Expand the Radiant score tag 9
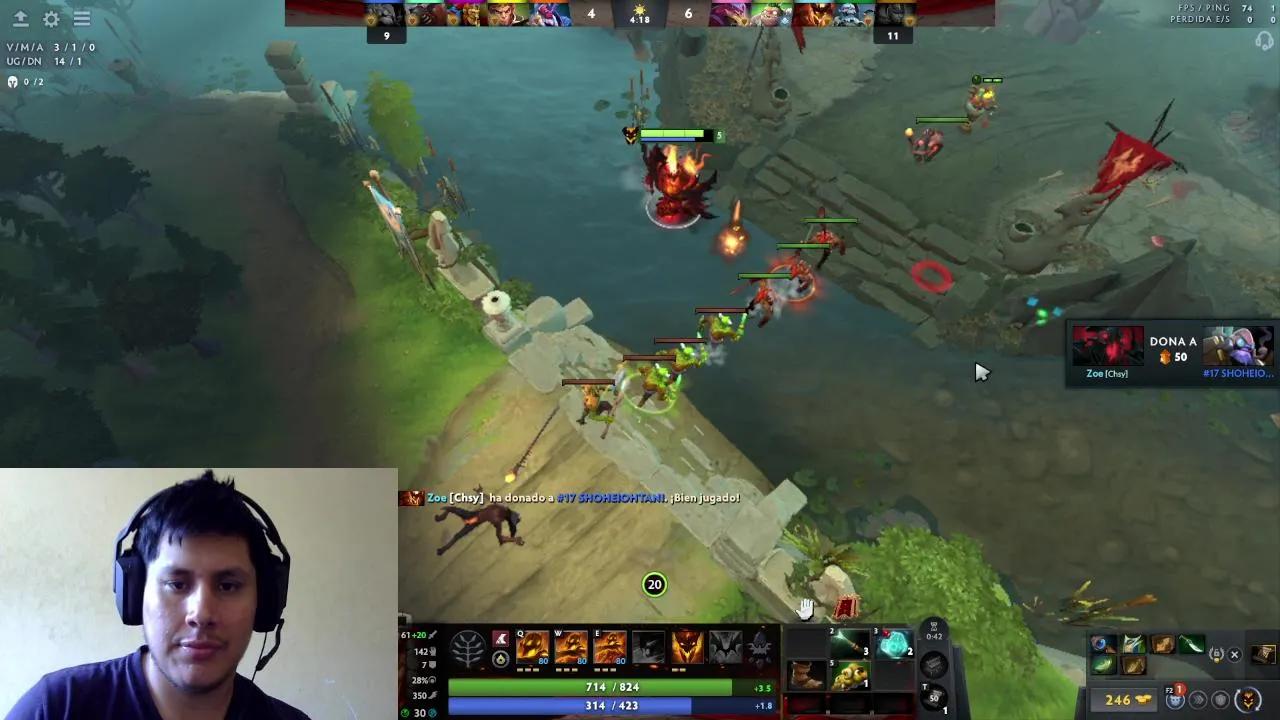 tap(386, 33)
